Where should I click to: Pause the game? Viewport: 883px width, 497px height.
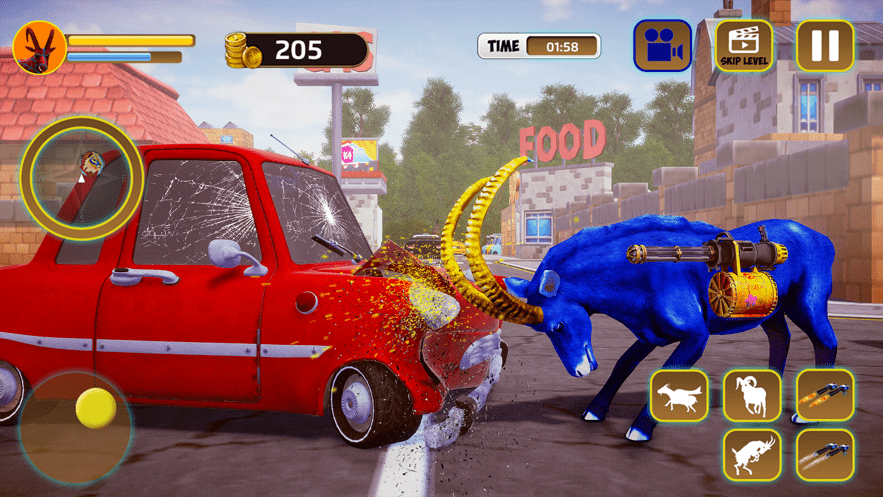pyautogui.click(x=825, y=46)
